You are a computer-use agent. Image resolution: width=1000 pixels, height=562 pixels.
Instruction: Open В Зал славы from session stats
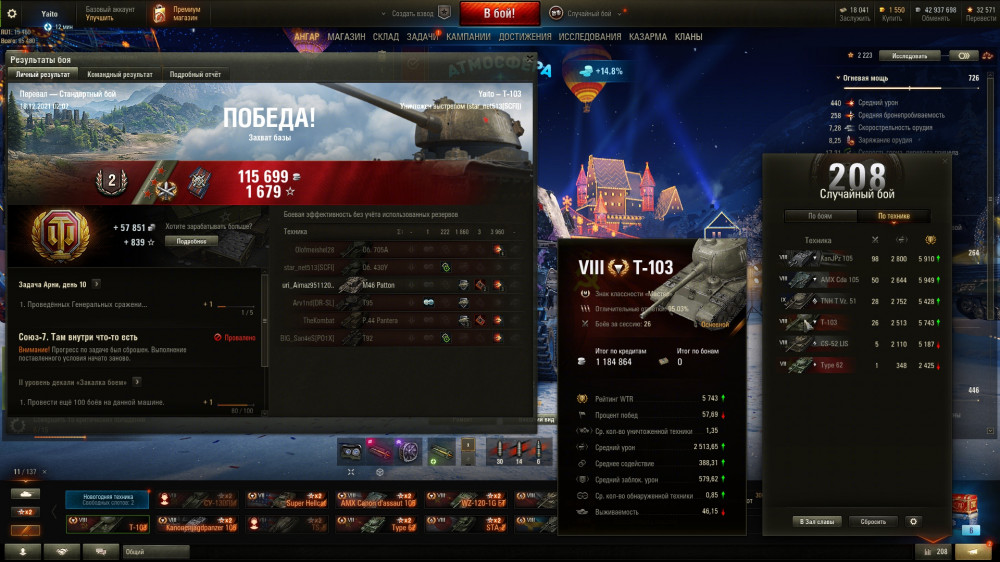click(819, 521)
